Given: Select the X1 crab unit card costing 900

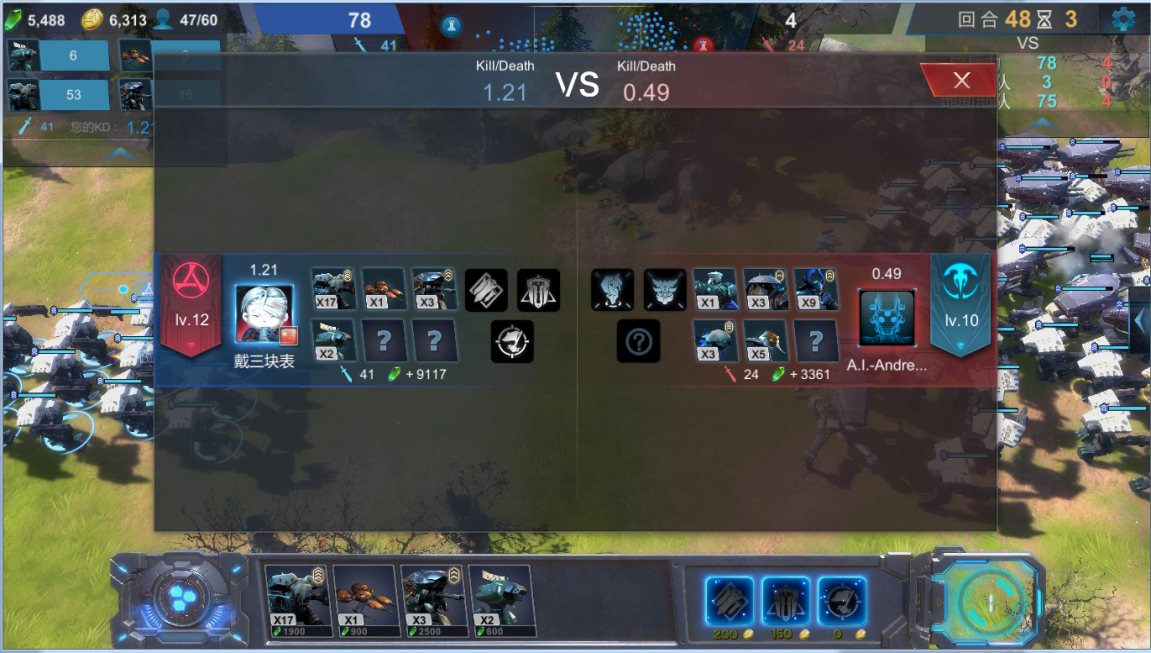Looking at the screenshot, I should pos(364,599).
